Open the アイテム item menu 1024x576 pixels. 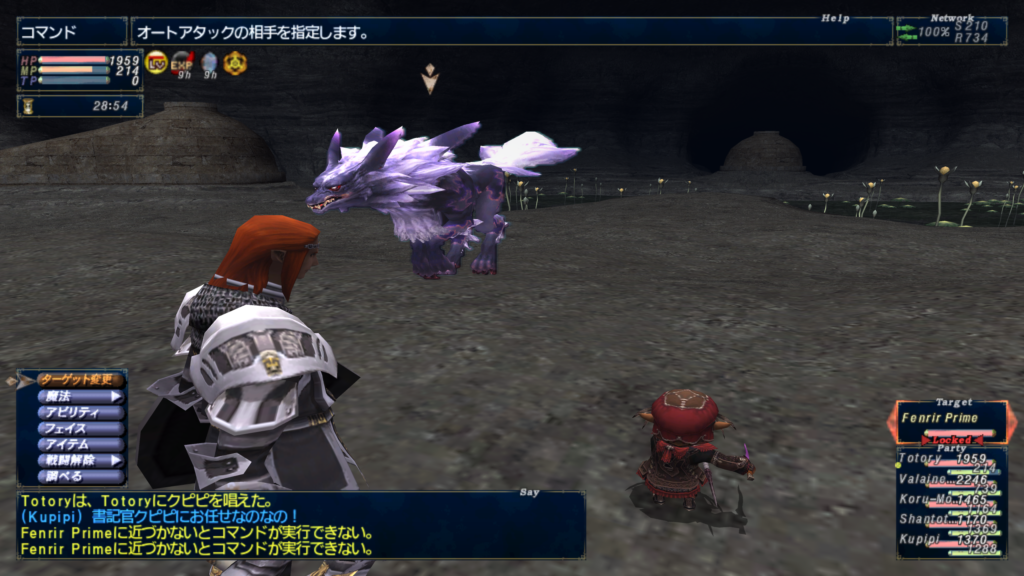pos(79,444)
